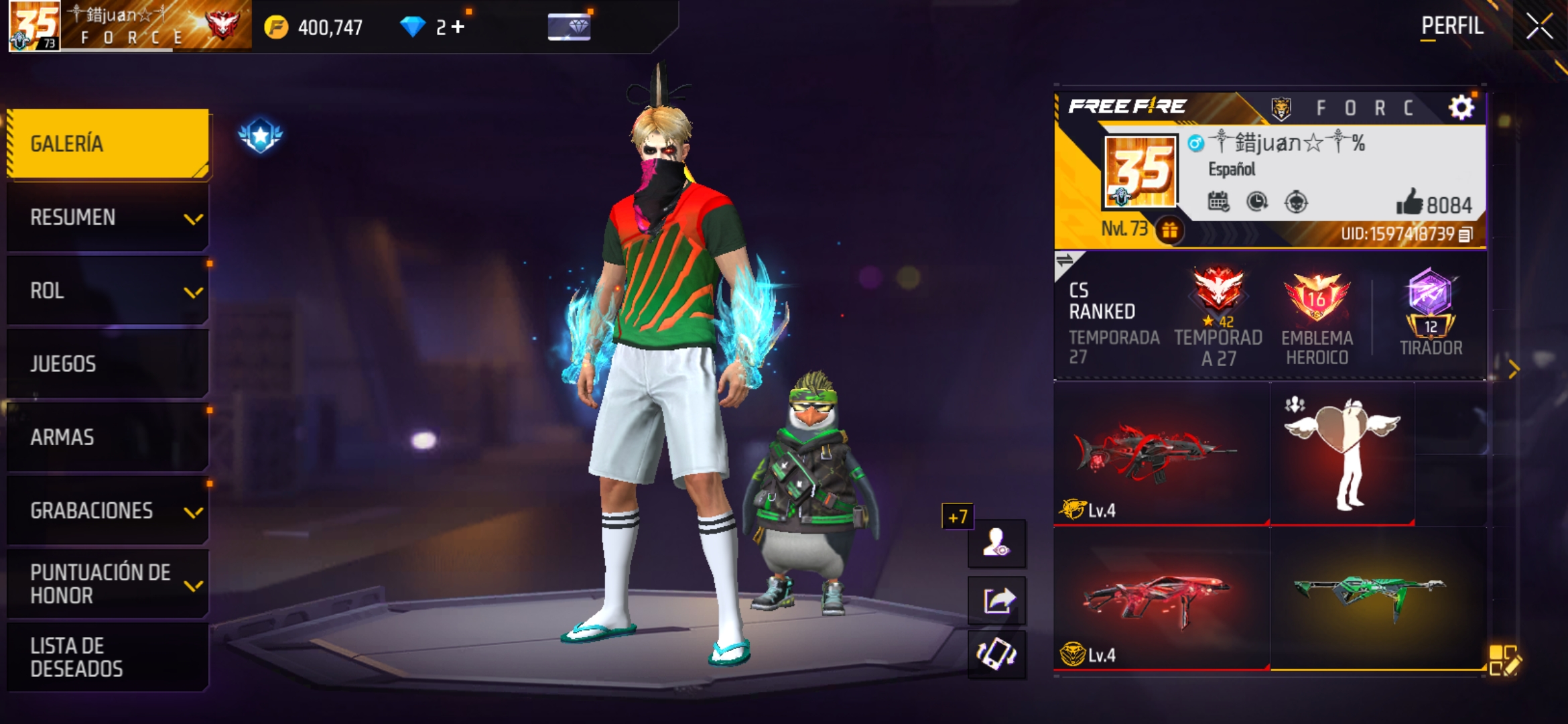Close the Perfil screen
The image size is (1568, 724).
1539,27
